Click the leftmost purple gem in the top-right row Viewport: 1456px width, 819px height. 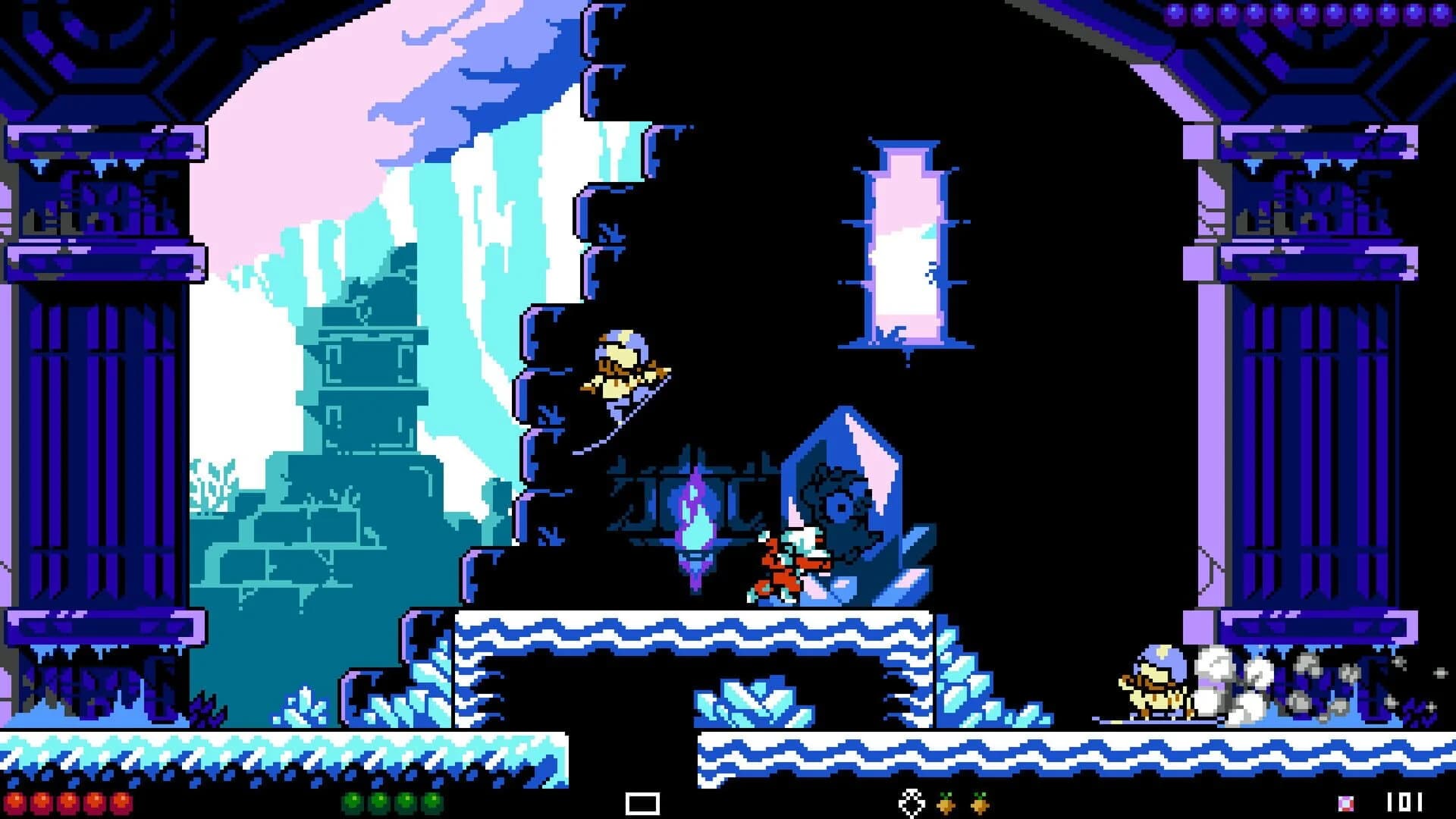[x=1175, y=12]
